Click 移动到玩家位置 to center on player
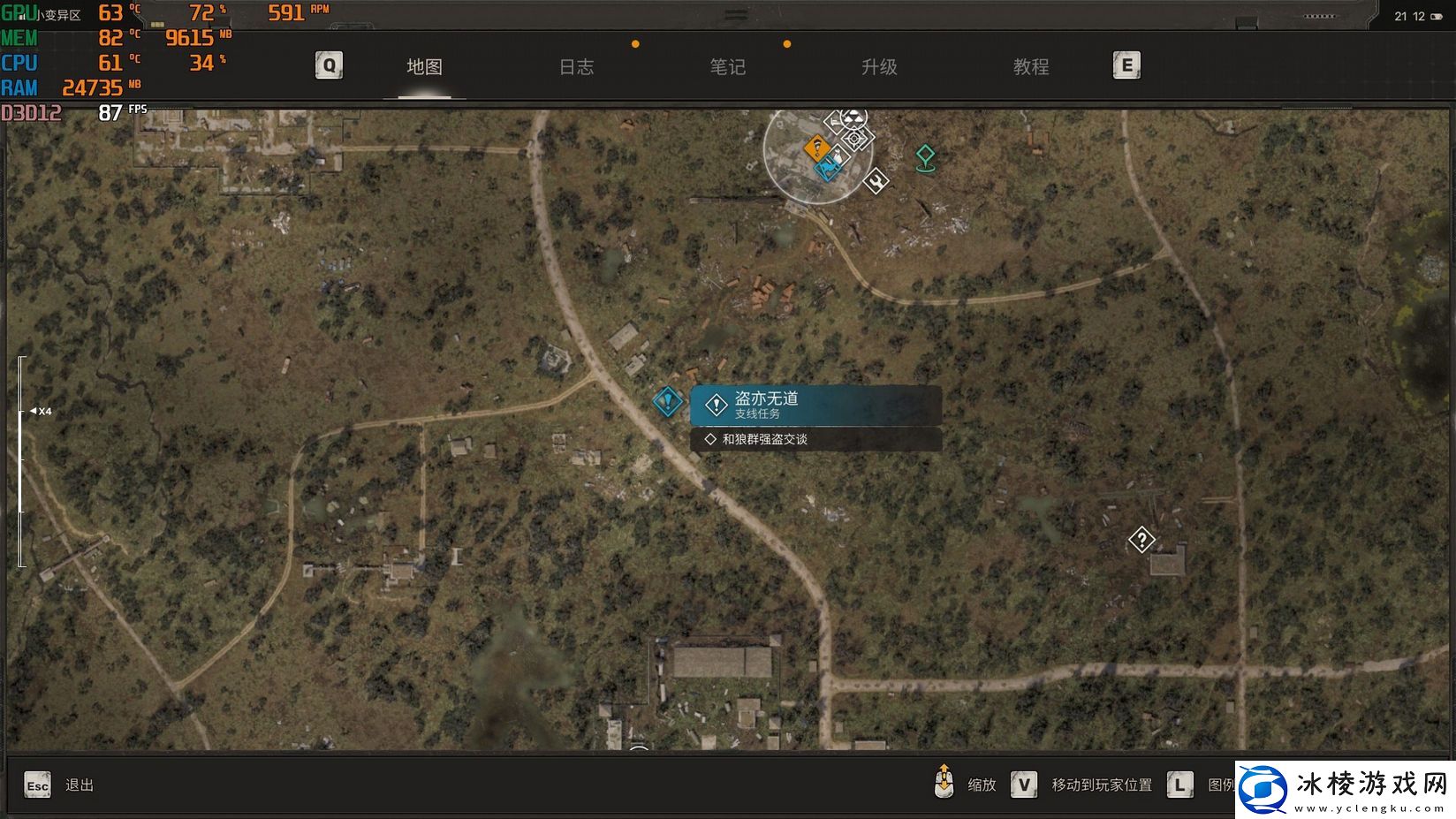1456x819 pixels. tap(1101, 785)
